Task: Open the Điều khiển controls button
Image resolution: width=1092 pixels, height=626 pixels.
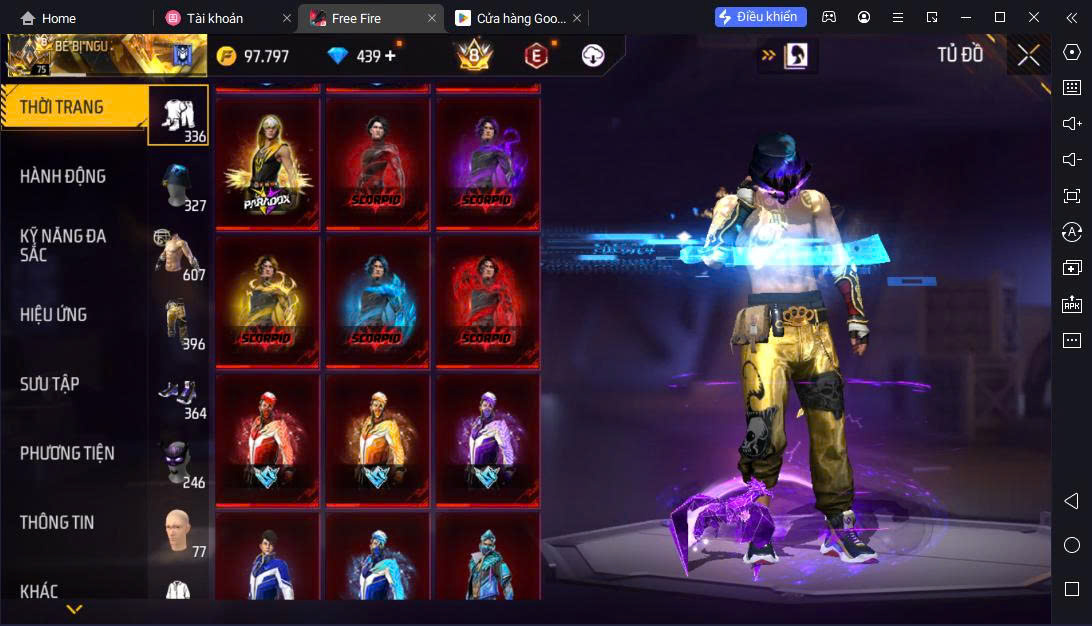Action: 757,17
